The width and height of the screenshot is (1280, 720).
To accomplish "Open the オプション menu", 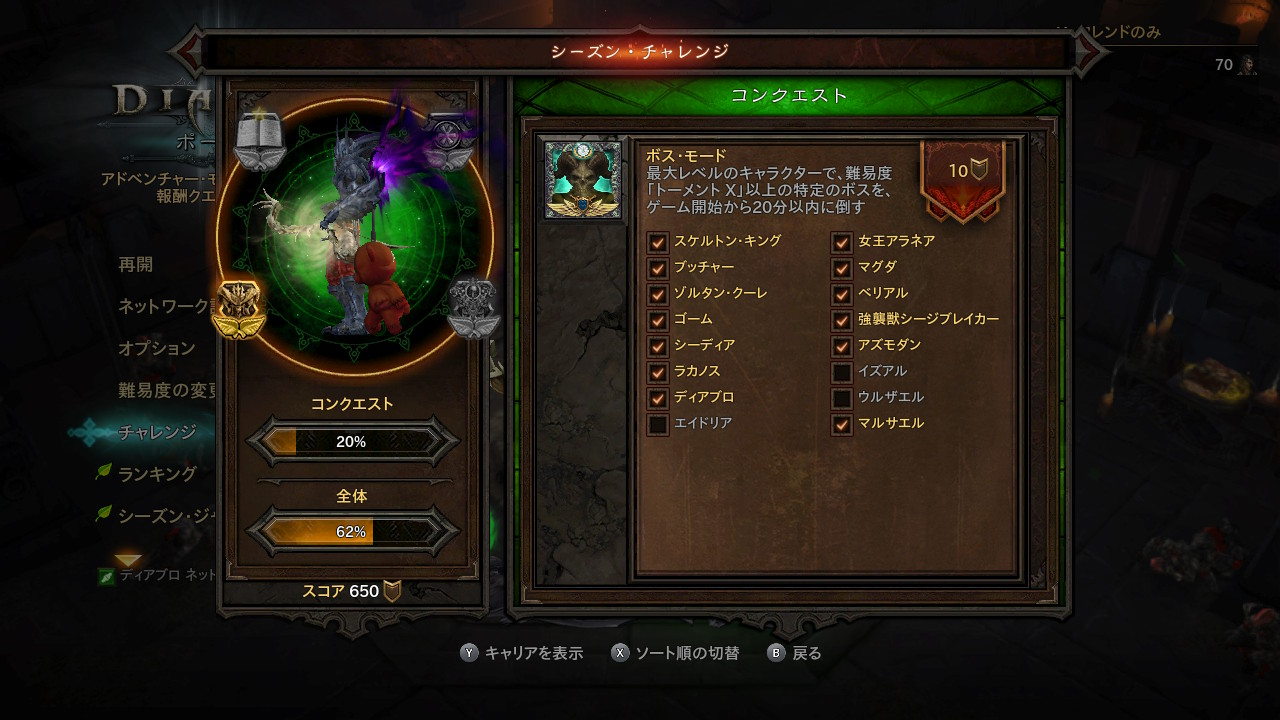I will point(156,348).
